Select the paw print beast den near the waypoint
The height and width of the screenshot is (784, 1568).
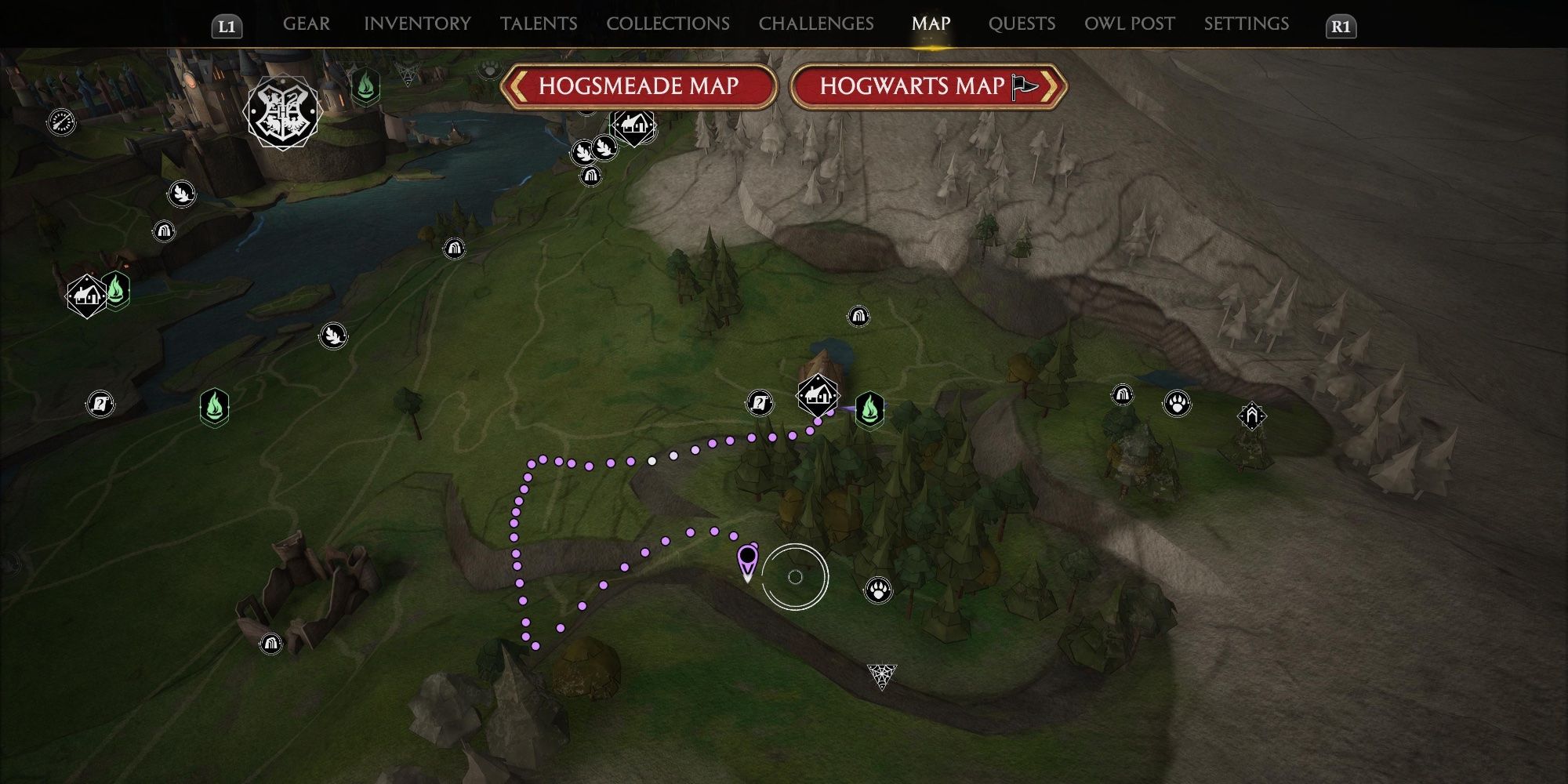click(878, 590)
